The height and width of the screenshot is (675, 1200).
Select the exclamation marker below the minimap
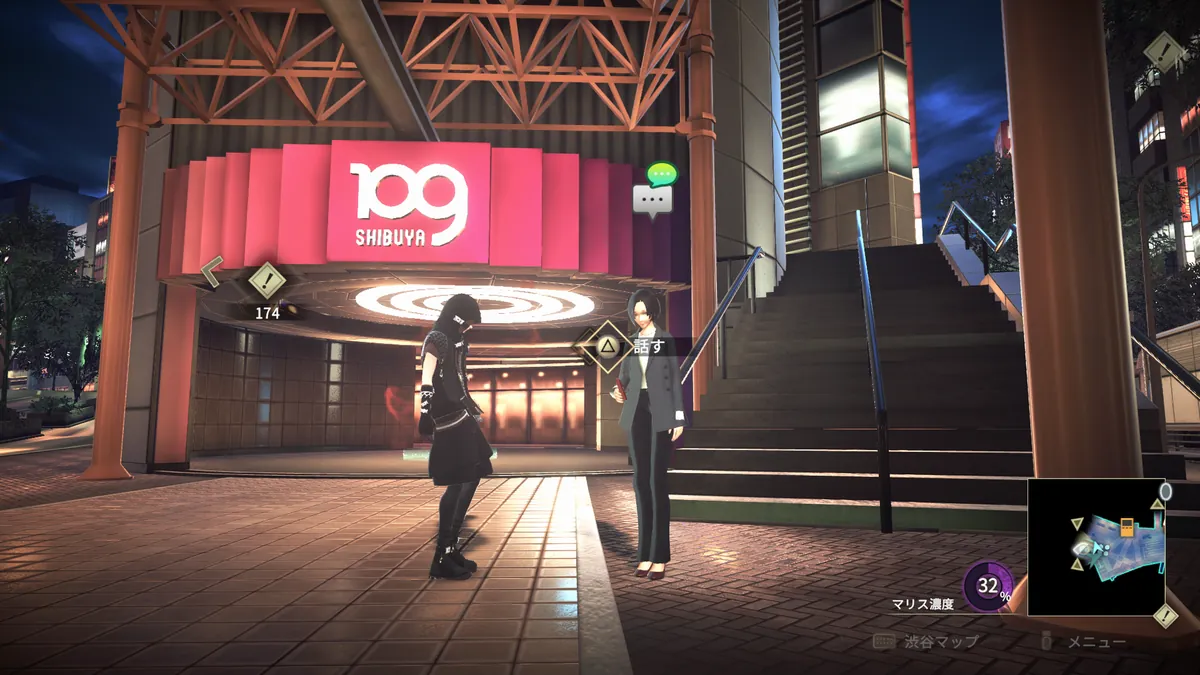coord(1165,616)
